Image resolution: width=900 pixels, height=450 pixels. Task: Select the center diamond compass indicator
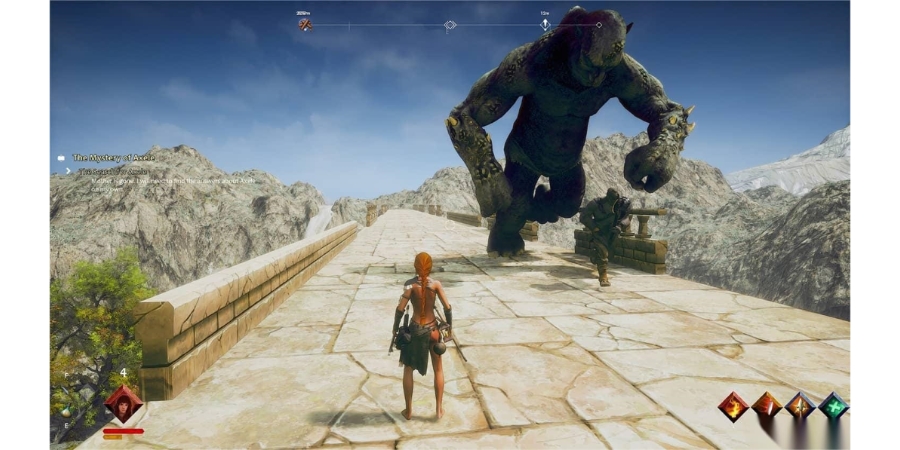(450, 24)
